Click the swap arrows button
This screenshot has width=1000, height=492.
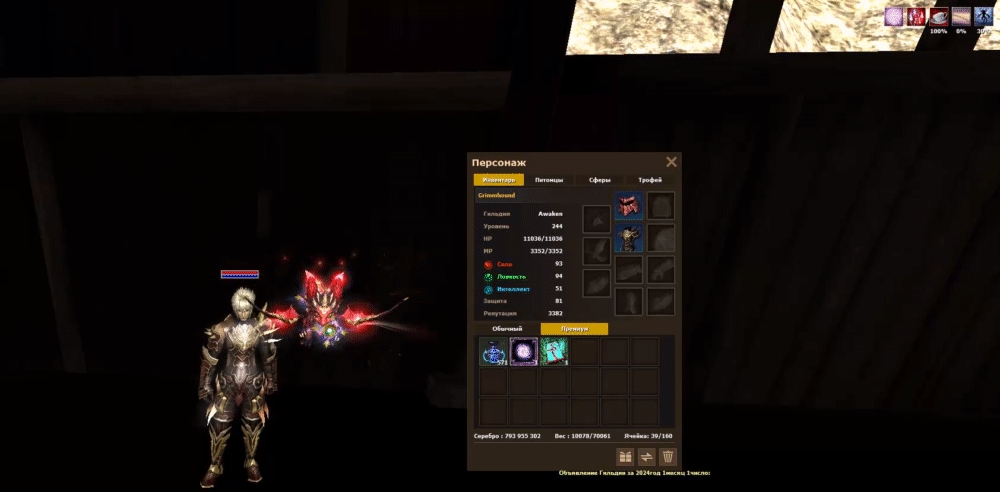[x=647, y=457]
